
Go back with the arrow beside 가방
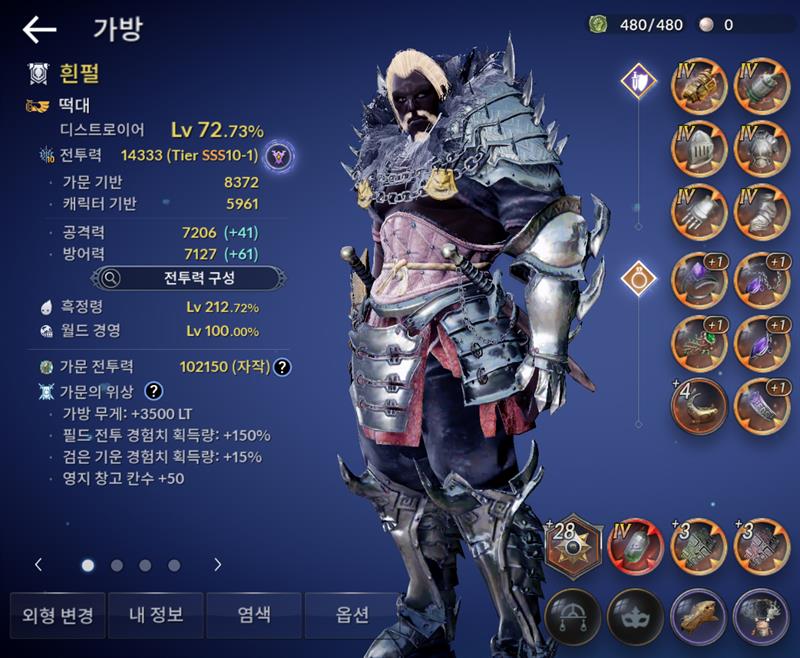click(39, 30)
